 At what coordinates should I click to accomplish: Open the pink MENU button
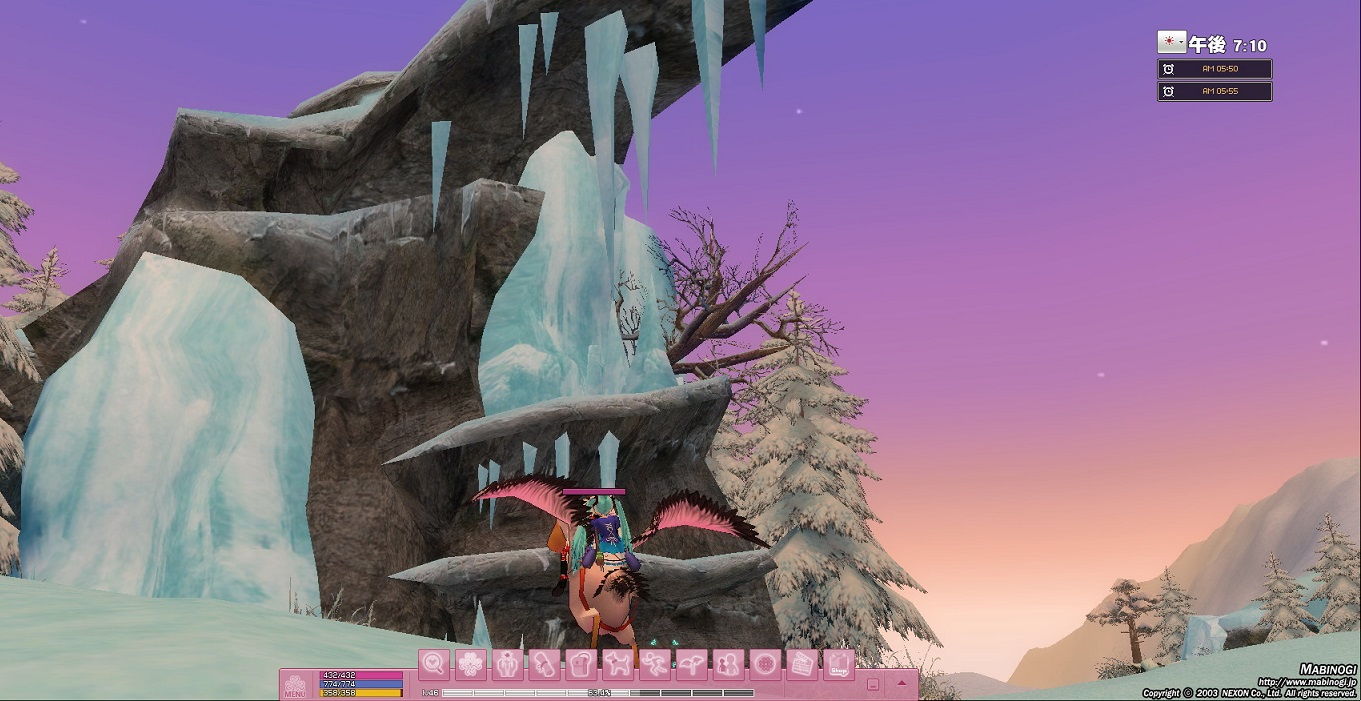[x=295, y=685]
